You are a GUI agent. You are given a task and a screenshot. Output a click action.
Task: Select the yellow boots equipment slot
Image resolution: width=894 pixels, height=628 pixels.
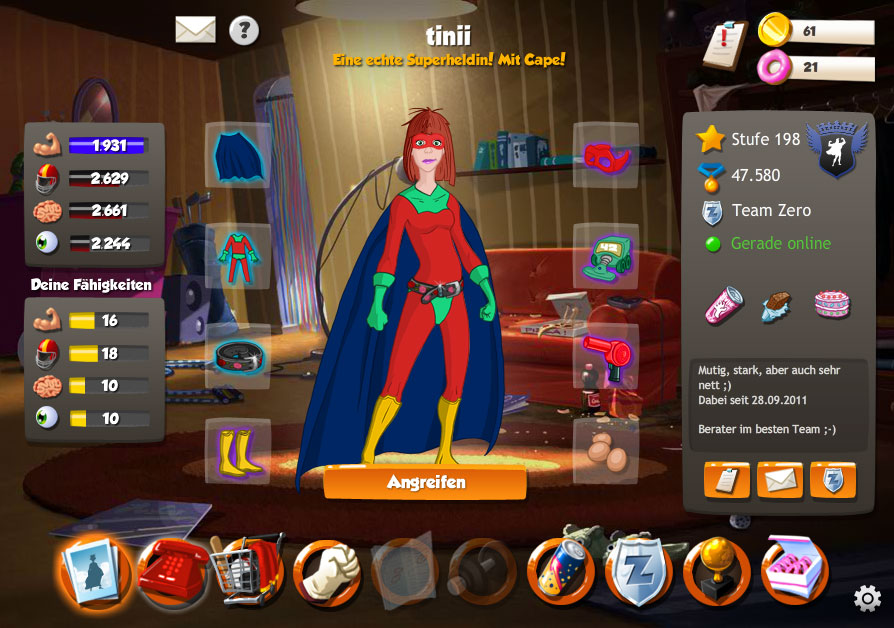click(238, 451)
